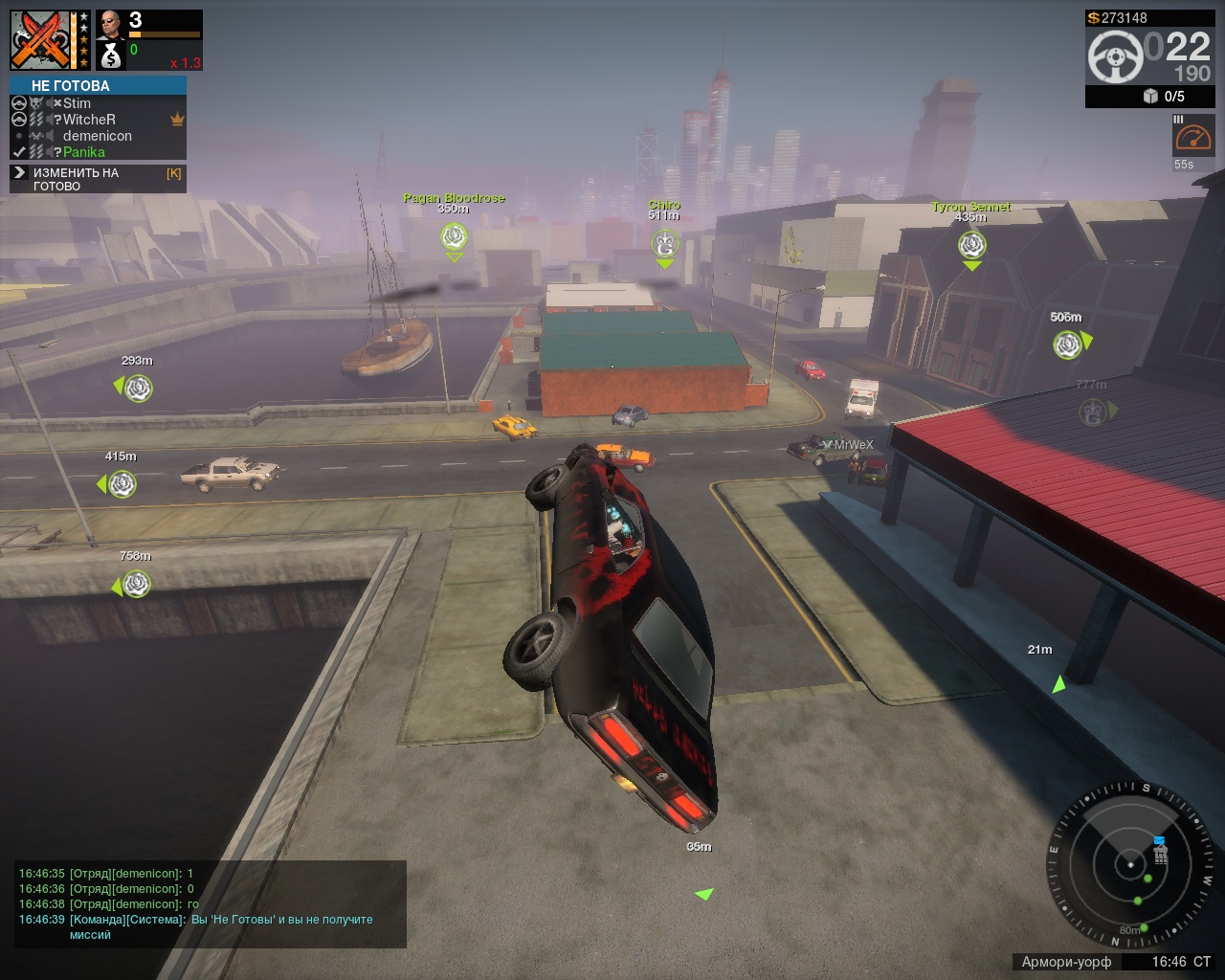Open the chat log window
The width and height of the screenshot is (1225, 980).
[211, 903]
